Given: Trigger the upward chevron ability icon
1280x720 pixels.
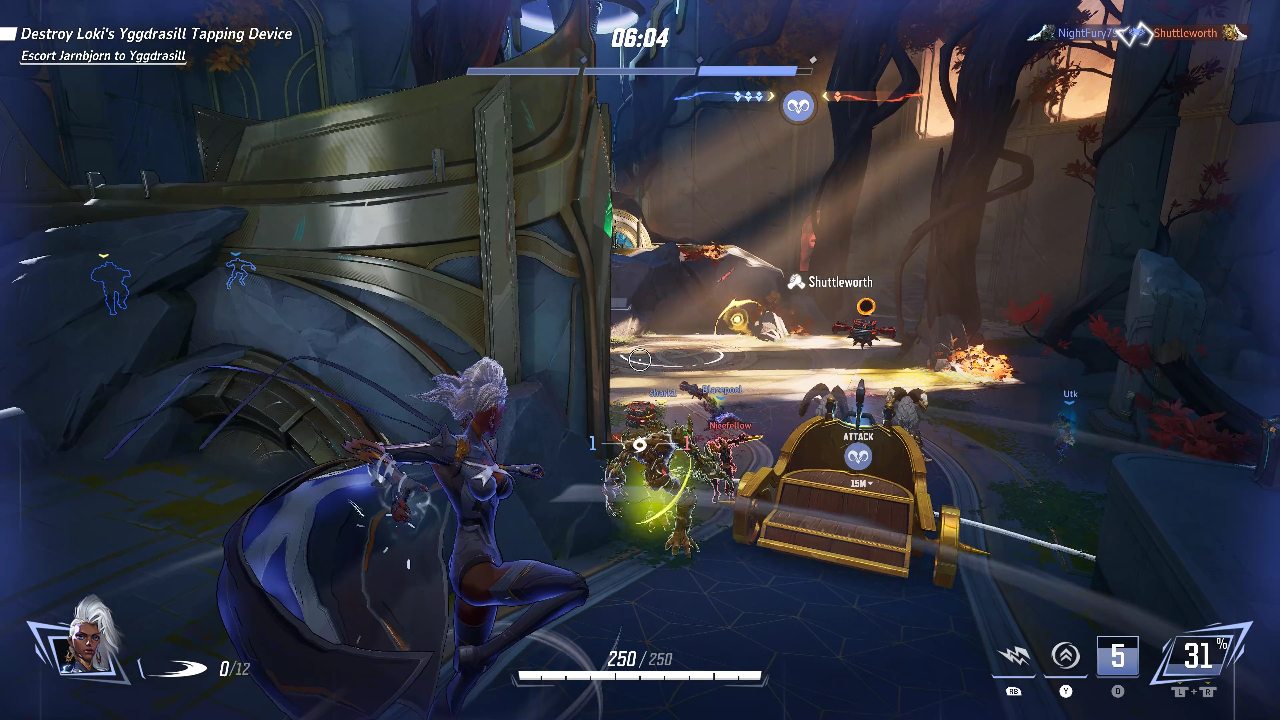Looking at the screenshot, I should (1066, 657).
